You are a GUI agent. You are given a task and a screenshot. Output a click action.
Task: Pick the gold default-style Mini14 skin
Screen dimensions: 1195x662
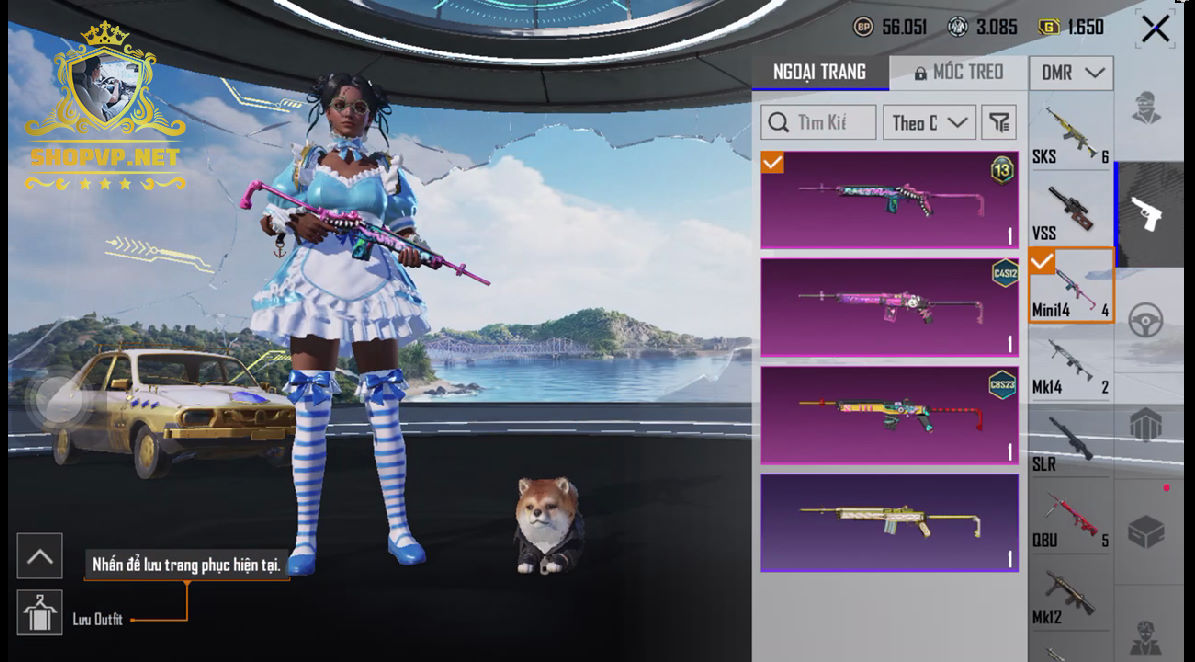[x=889, y=522]
